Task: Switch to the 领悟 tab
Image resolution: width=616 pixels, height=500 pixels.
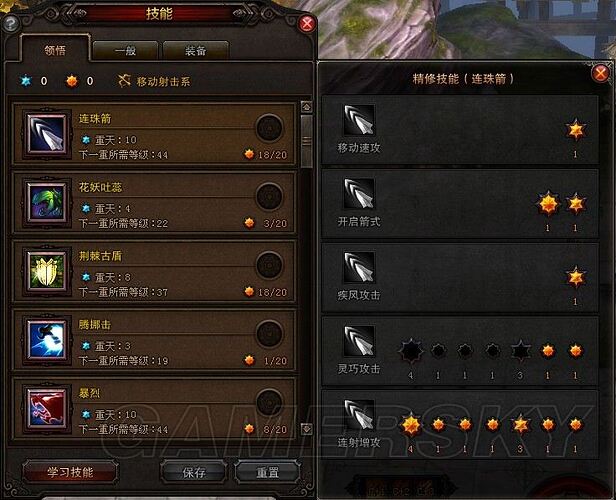Action: click(53, 49)
